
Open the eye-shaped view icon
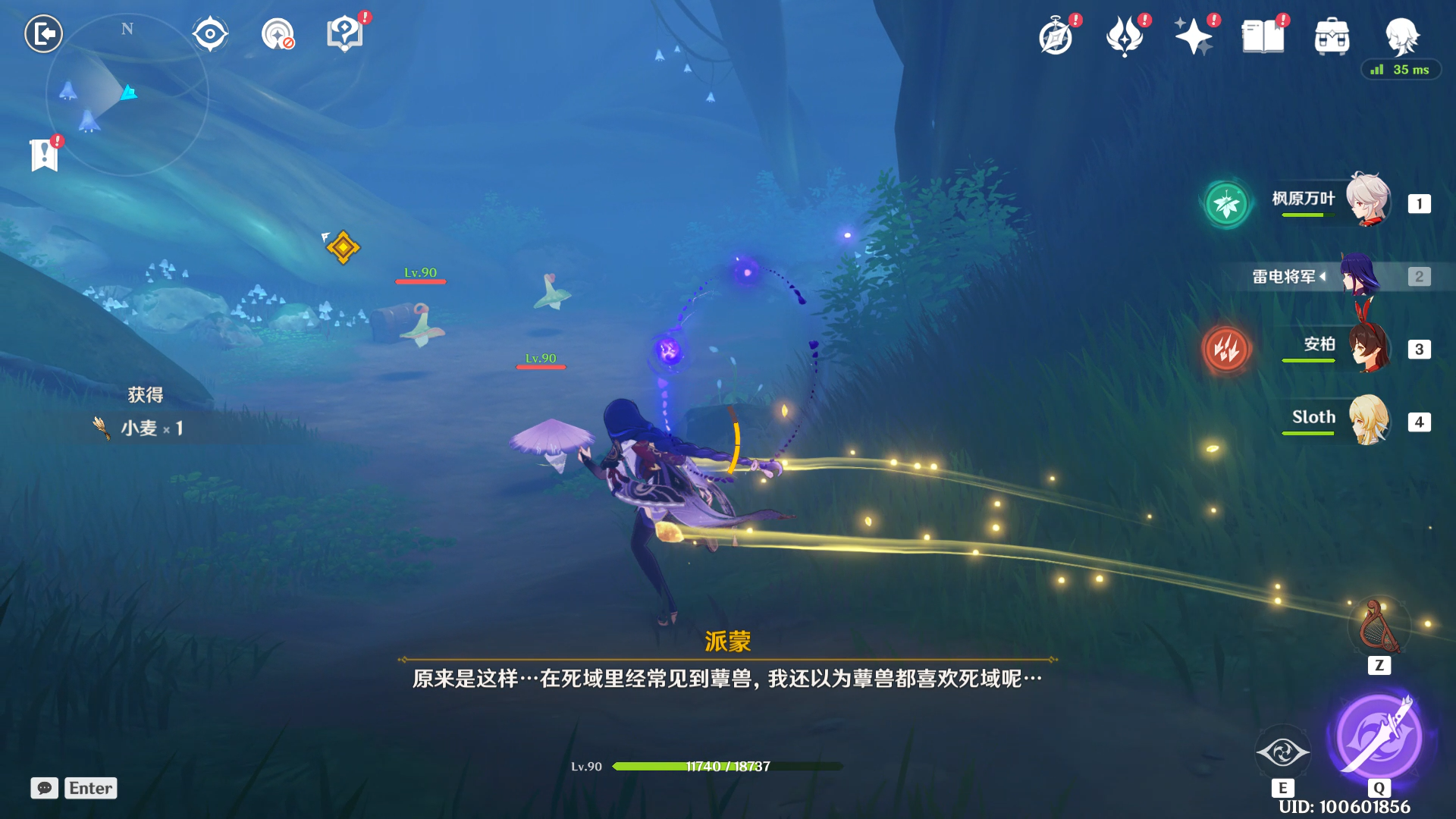210,34
